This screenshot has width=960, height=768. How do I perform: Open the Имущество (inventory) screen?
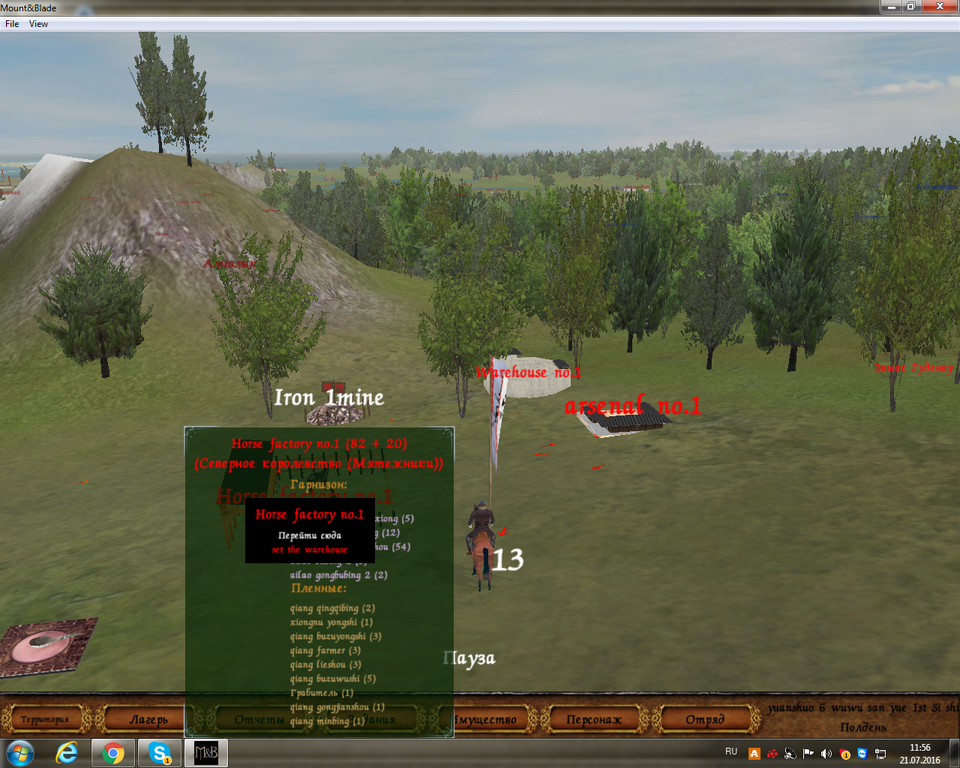[484, 719]
